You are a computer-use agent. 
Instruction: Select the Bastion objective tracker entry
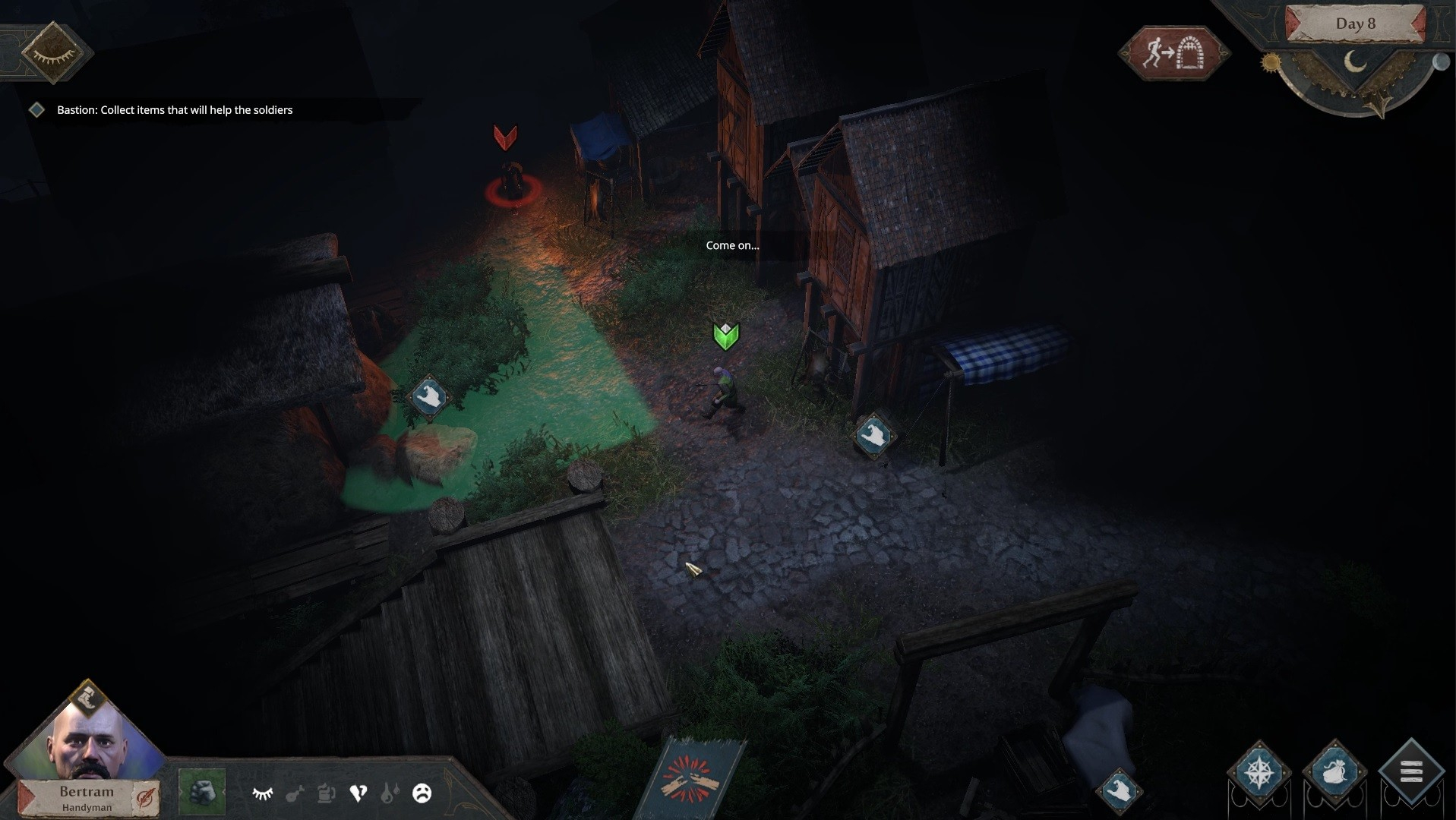174,110
